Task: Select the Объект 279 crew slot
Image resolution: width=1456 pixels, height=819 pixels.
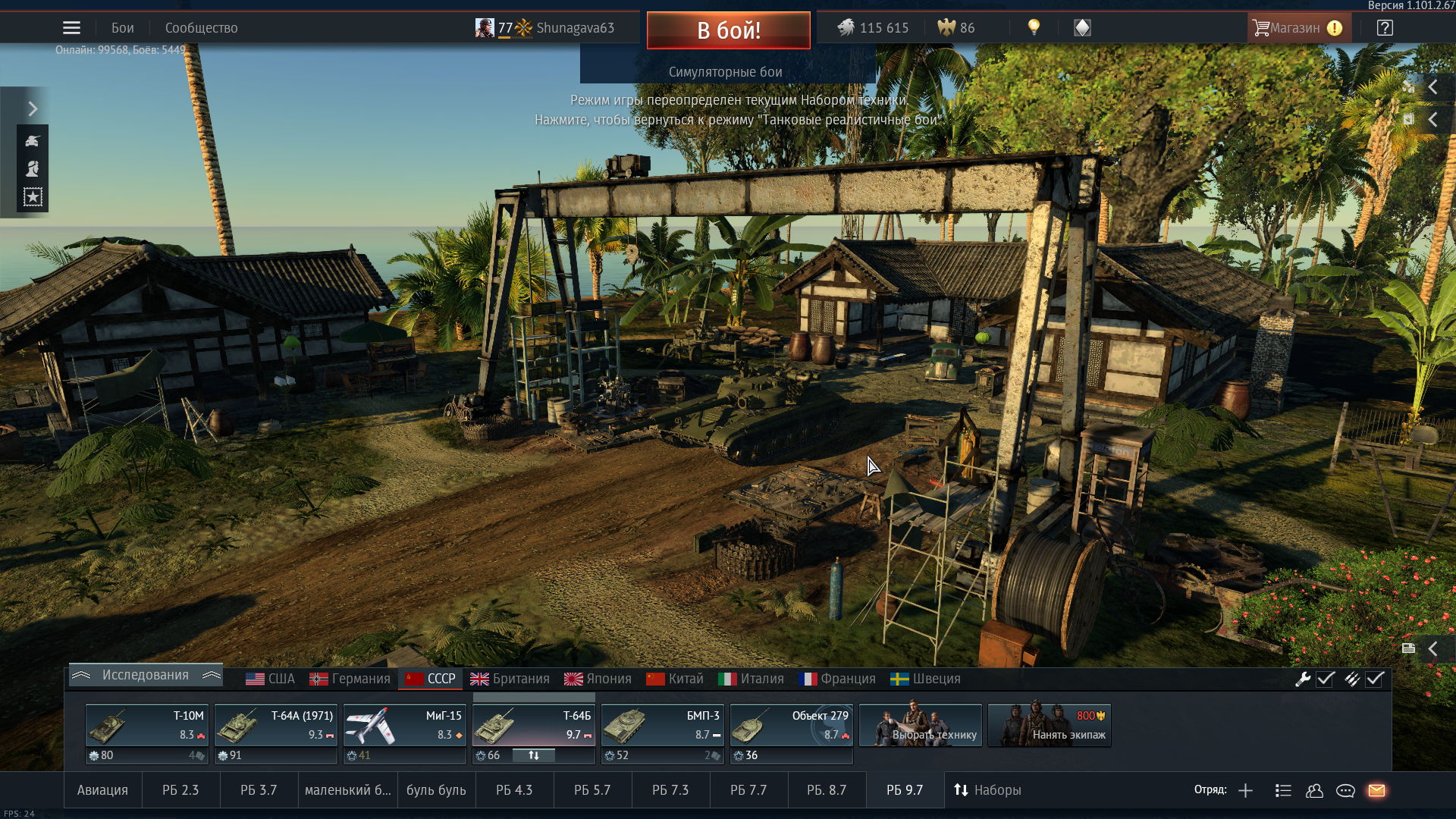Action: (791, 726)
